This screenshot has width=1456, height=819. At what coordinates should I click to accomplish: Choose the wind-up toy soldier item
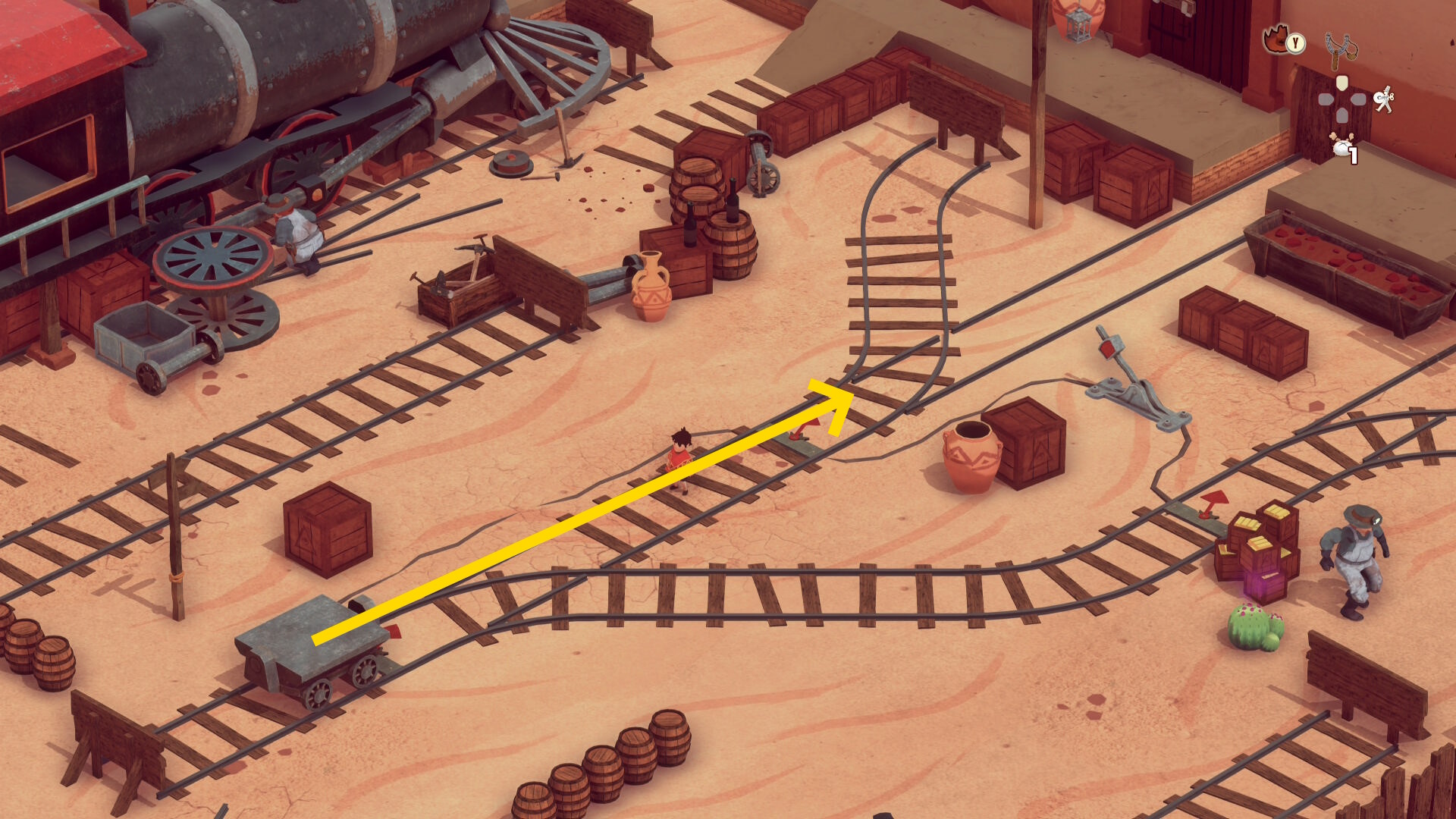[x=1384, y=99]
